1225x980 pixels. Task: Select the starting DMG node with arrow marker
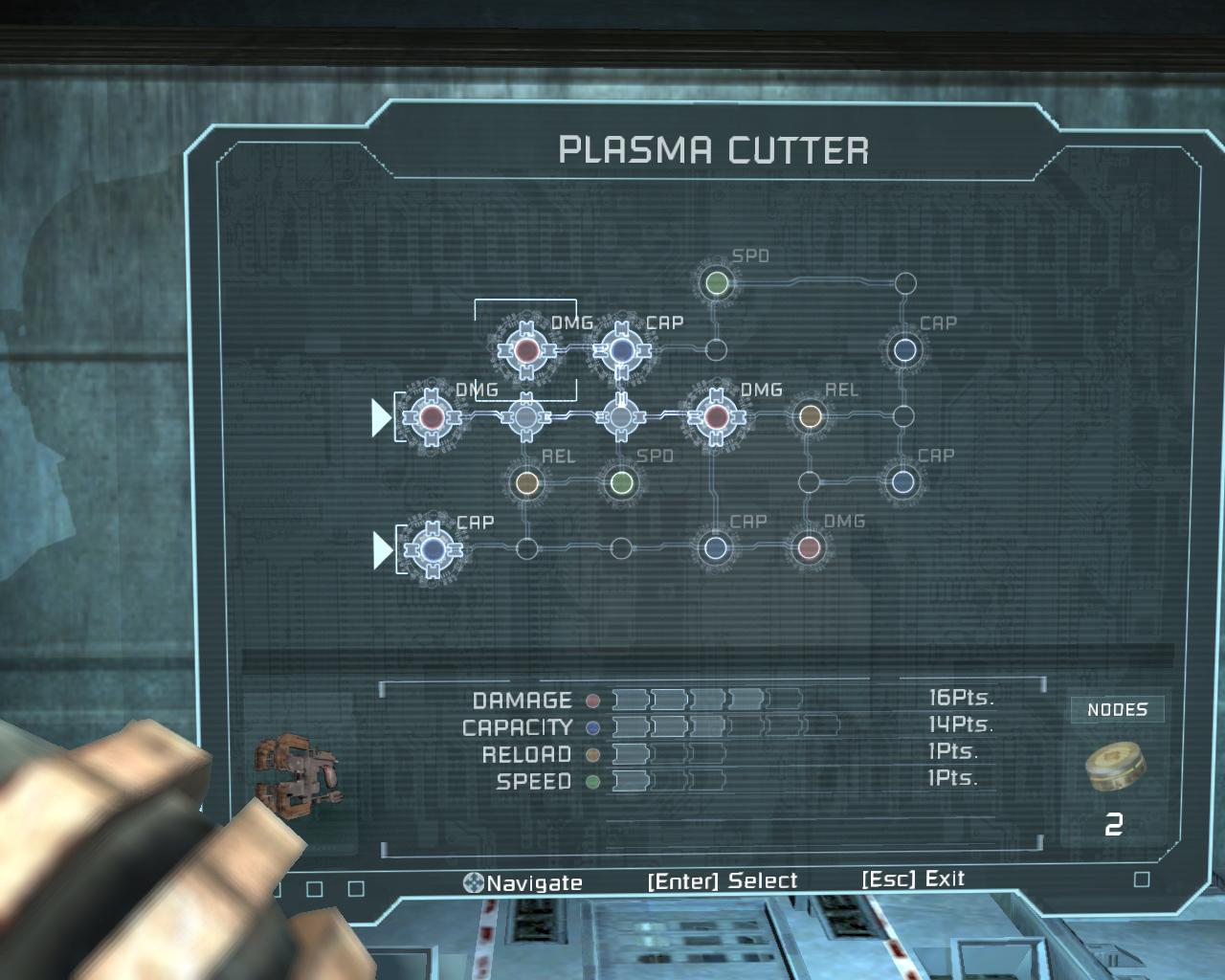click(432, 417)
